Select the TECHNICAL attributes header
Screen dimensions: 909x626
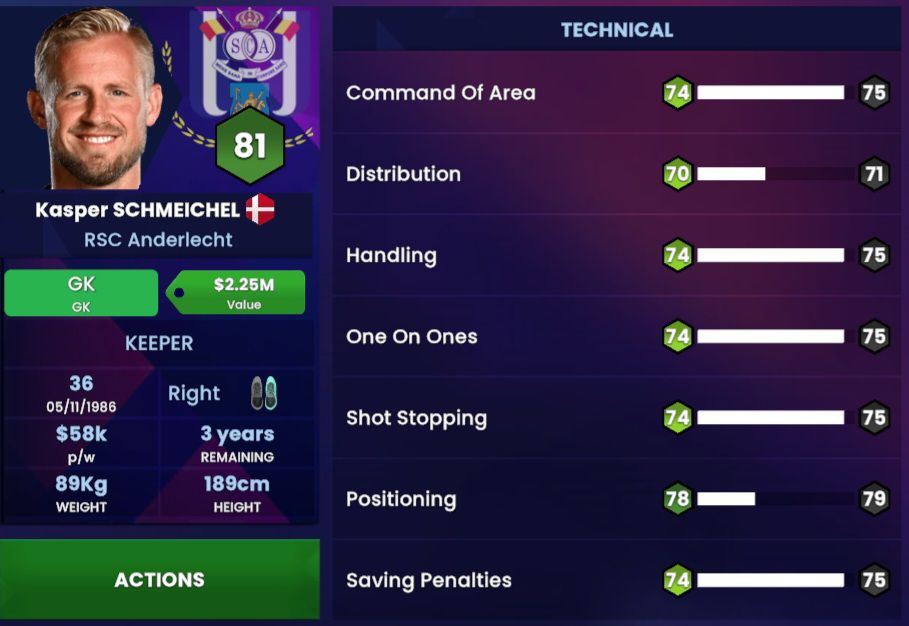pyautogui.click(x=616, y=30)
